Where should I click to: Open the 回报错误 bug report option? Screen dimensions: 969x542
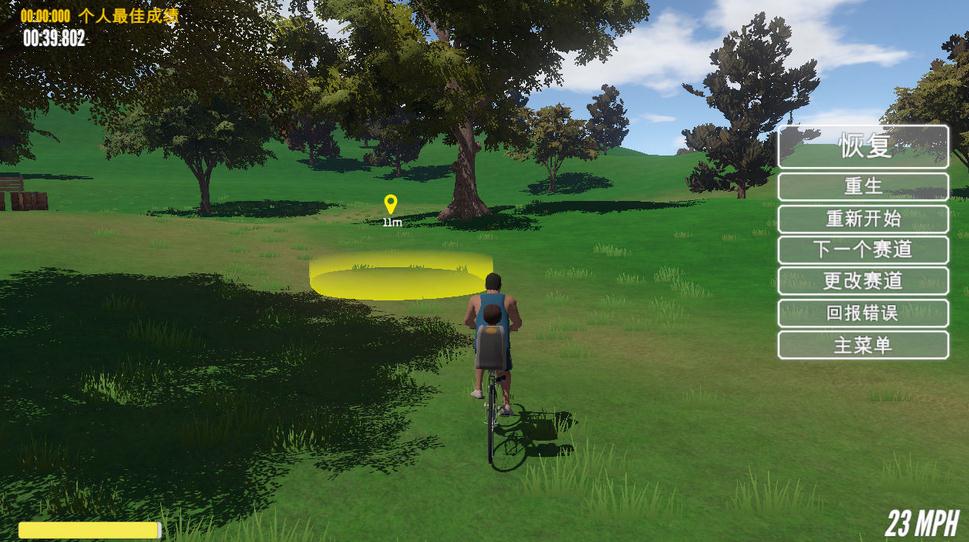(x=863, y=313)
